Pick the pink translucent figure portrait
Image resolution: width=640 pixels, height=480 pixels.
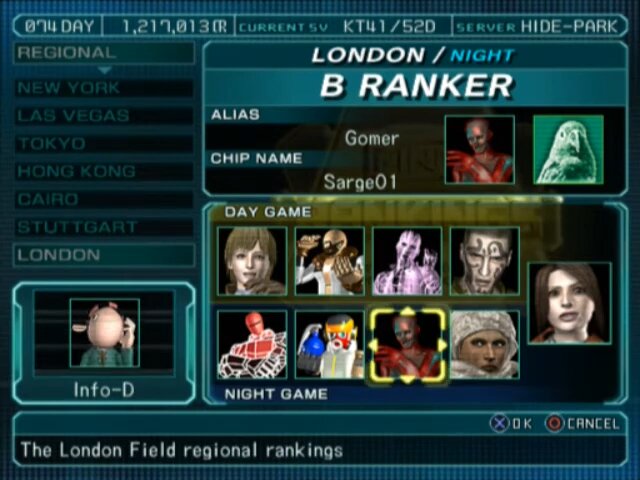pyautogui.click(x=407, y=261)
